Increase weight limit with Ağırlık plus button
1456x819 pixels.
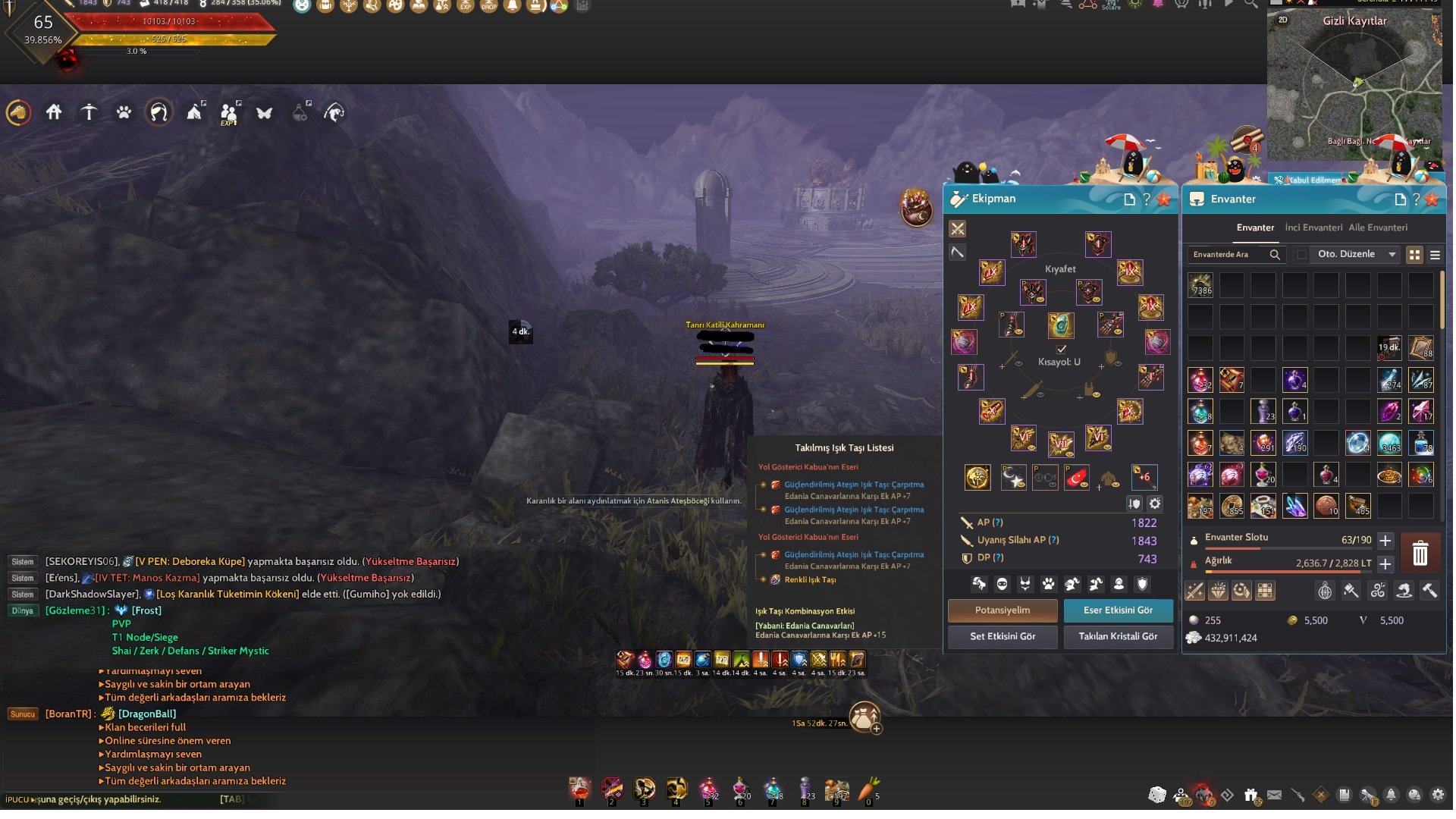click(1385, 564)
